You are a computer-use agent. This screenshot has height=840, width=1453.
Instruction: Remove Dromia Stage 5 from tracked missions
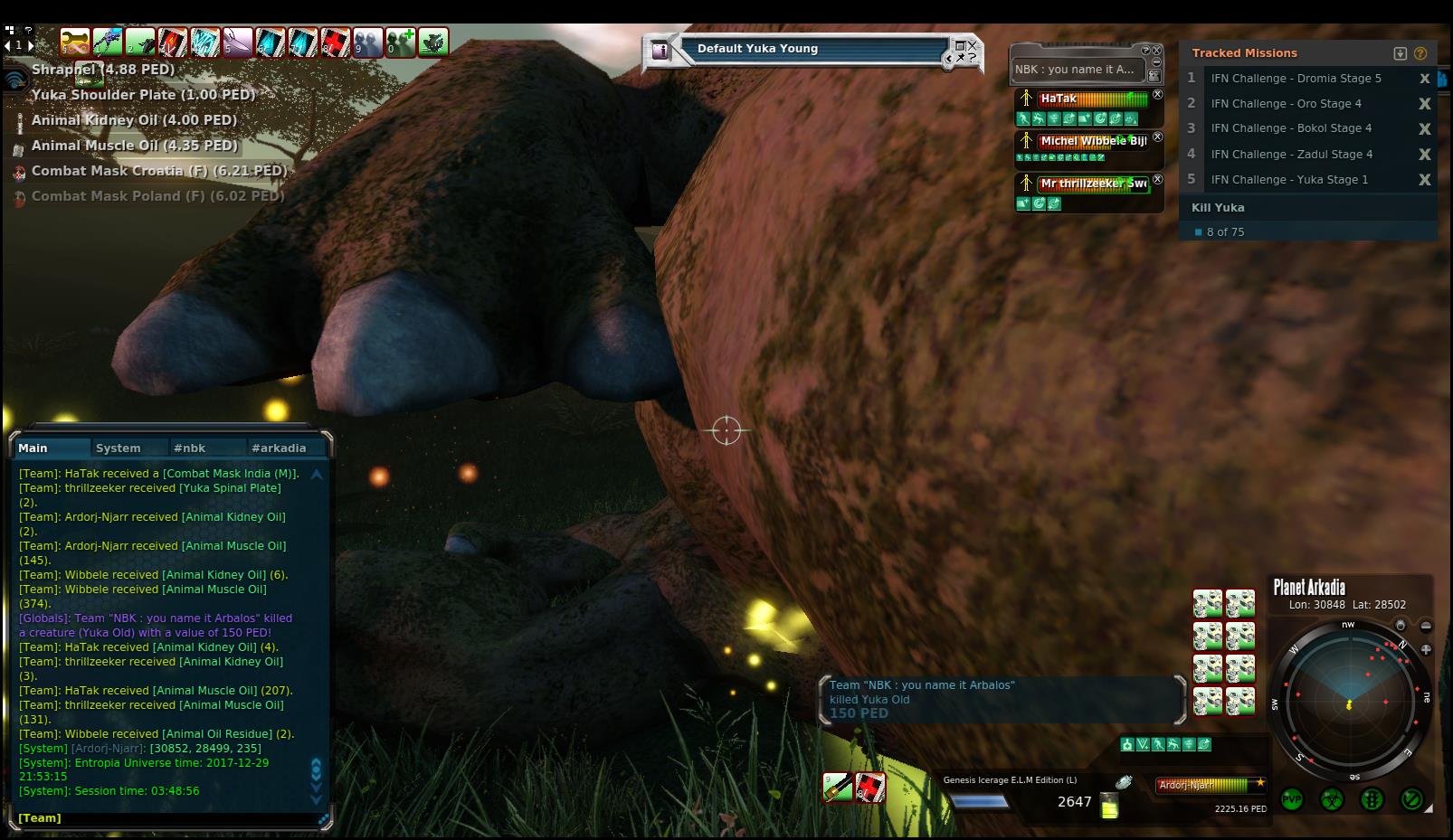[1424, 79]
